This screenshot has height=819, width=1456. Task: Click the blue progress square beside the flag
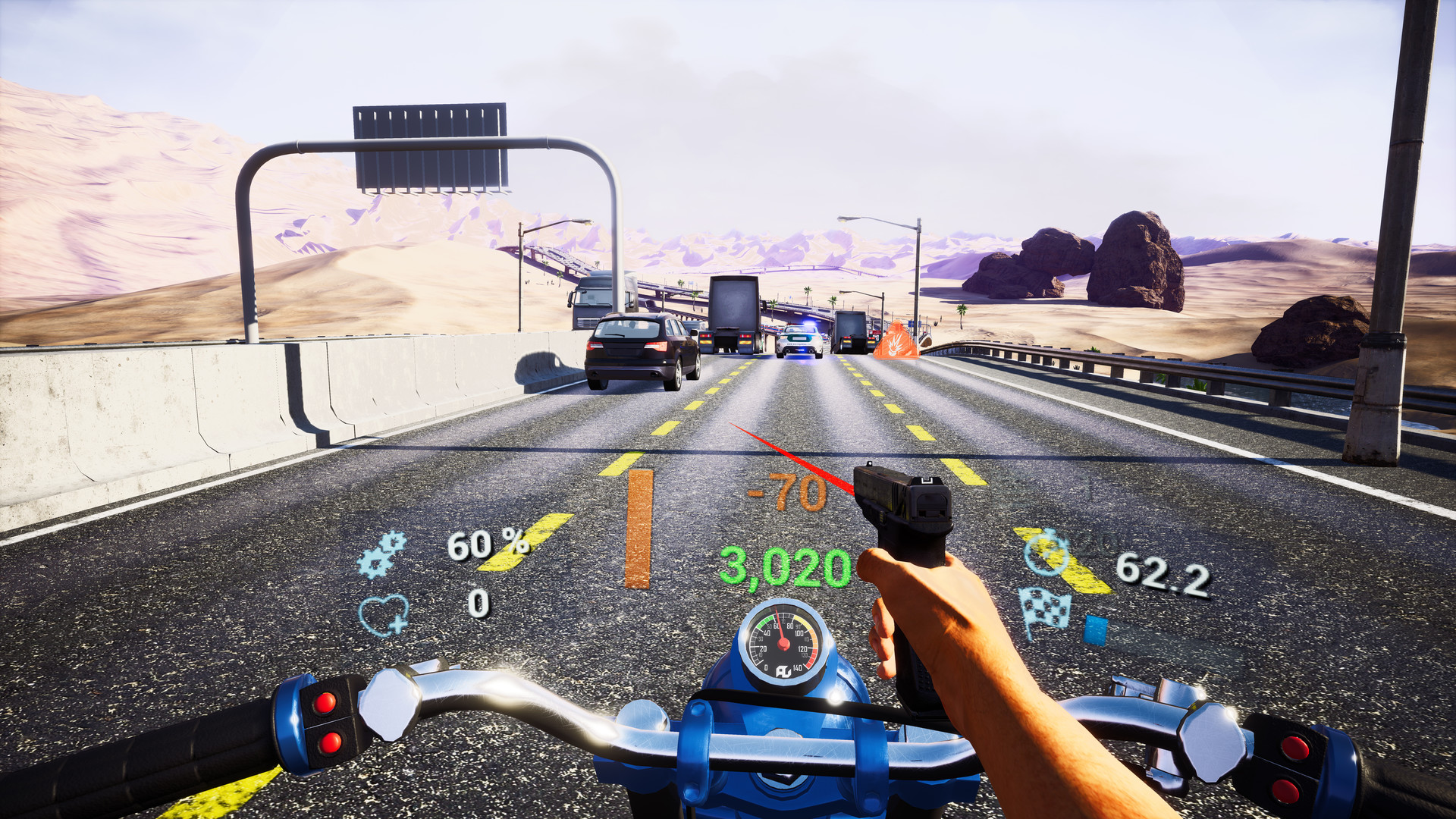pos(1095,626)
